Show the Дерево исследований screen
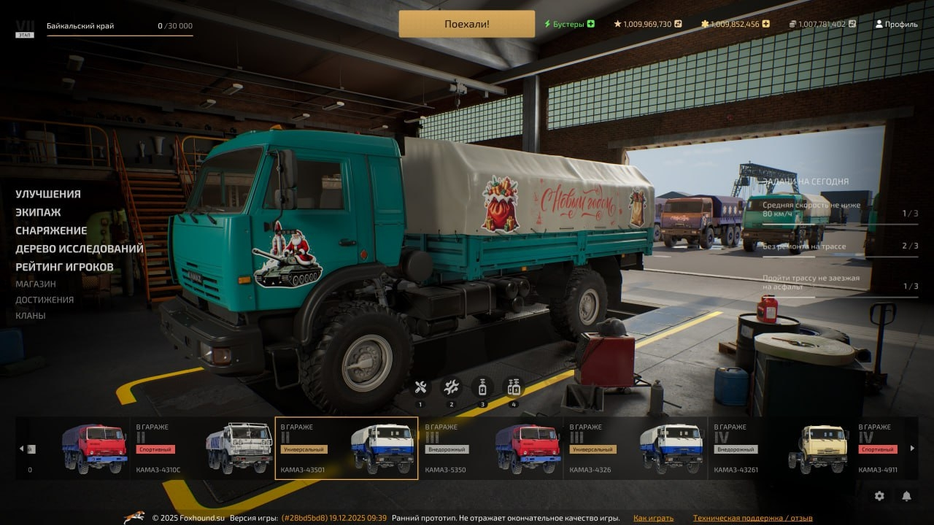Viewport: 934px width, 525px height. (79, 249)
